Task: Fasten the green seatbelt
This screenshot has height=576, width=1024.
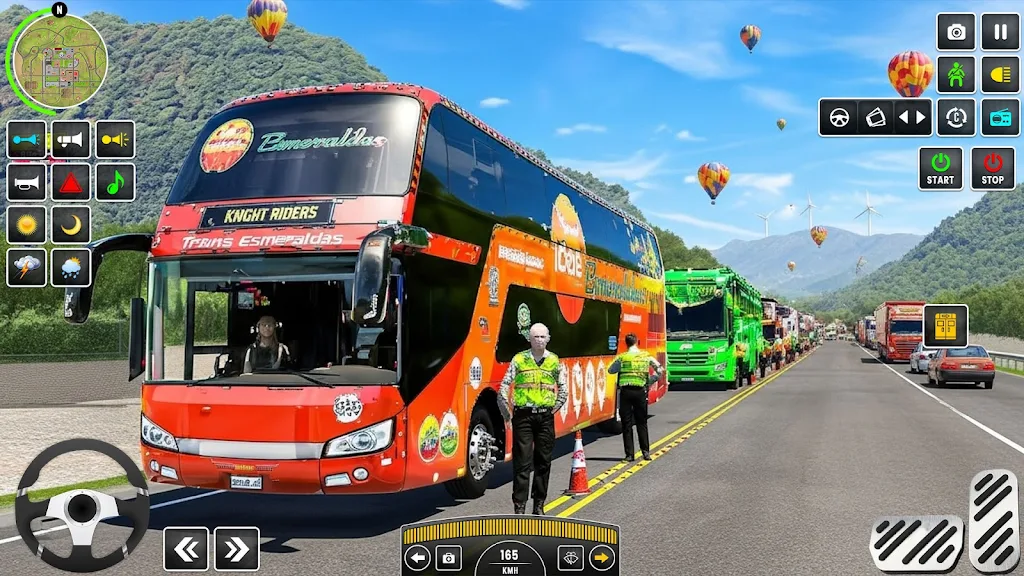Action: pyautogui.click(x=956, y=75)
